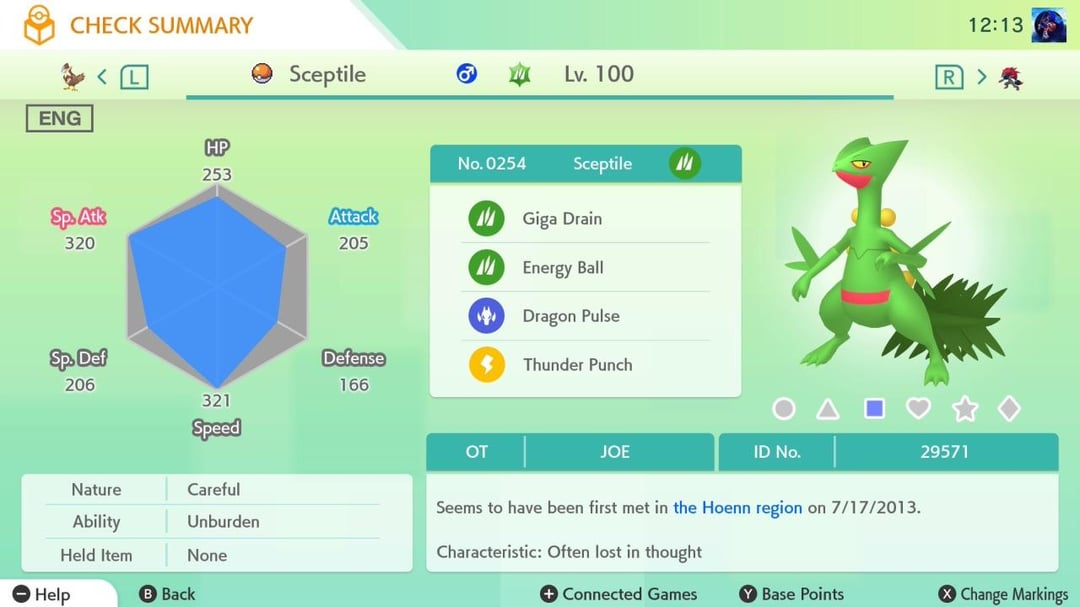
Task: Click the Hoenn region link
Action: click(737, 507)
